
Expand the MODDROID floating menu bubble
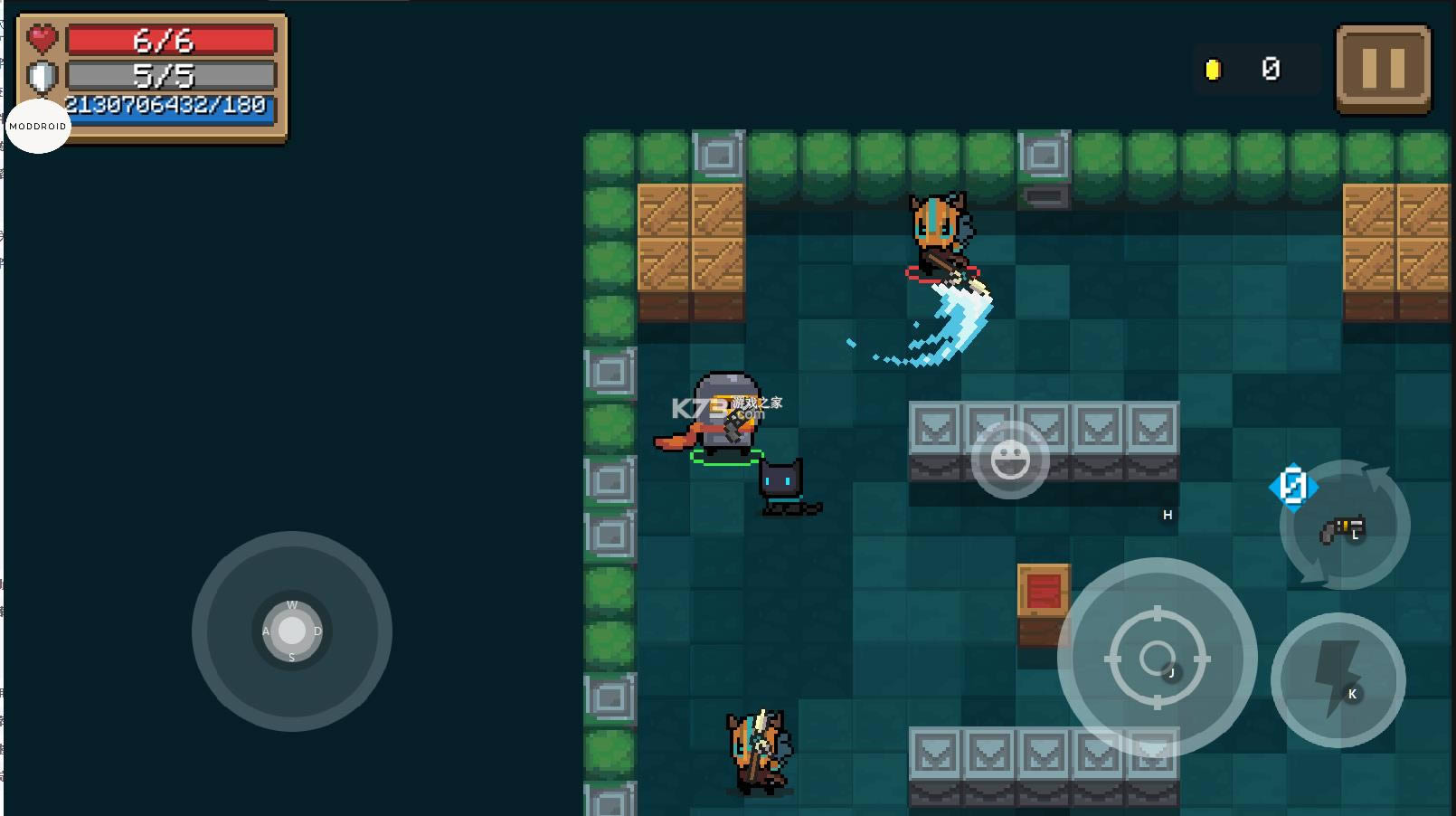pyautogui.click(x=37, y=126)
